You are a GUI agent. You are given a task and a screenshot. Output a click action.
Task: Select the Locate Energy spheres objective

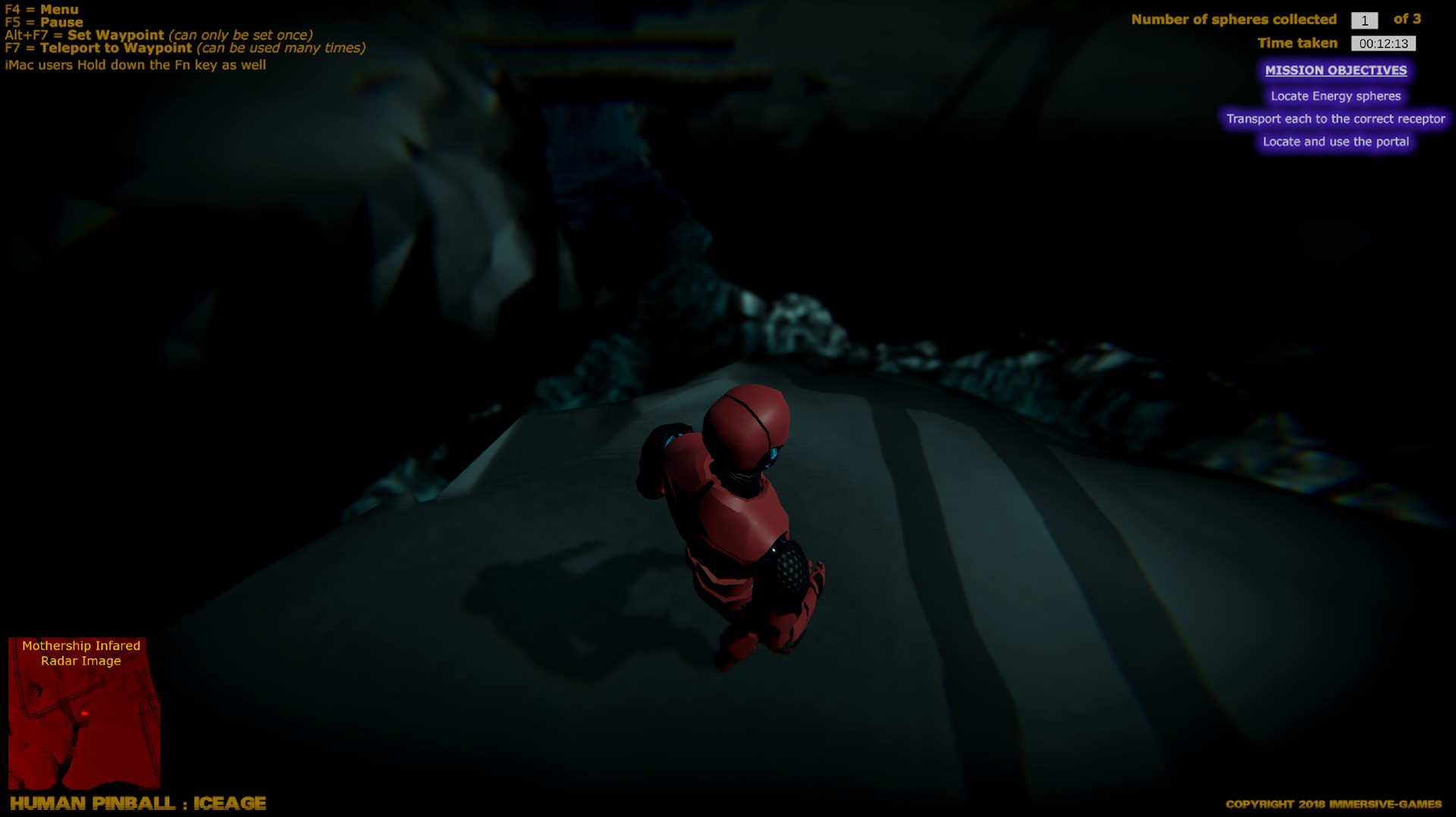pyautogui.click(x=1335, y=96)
